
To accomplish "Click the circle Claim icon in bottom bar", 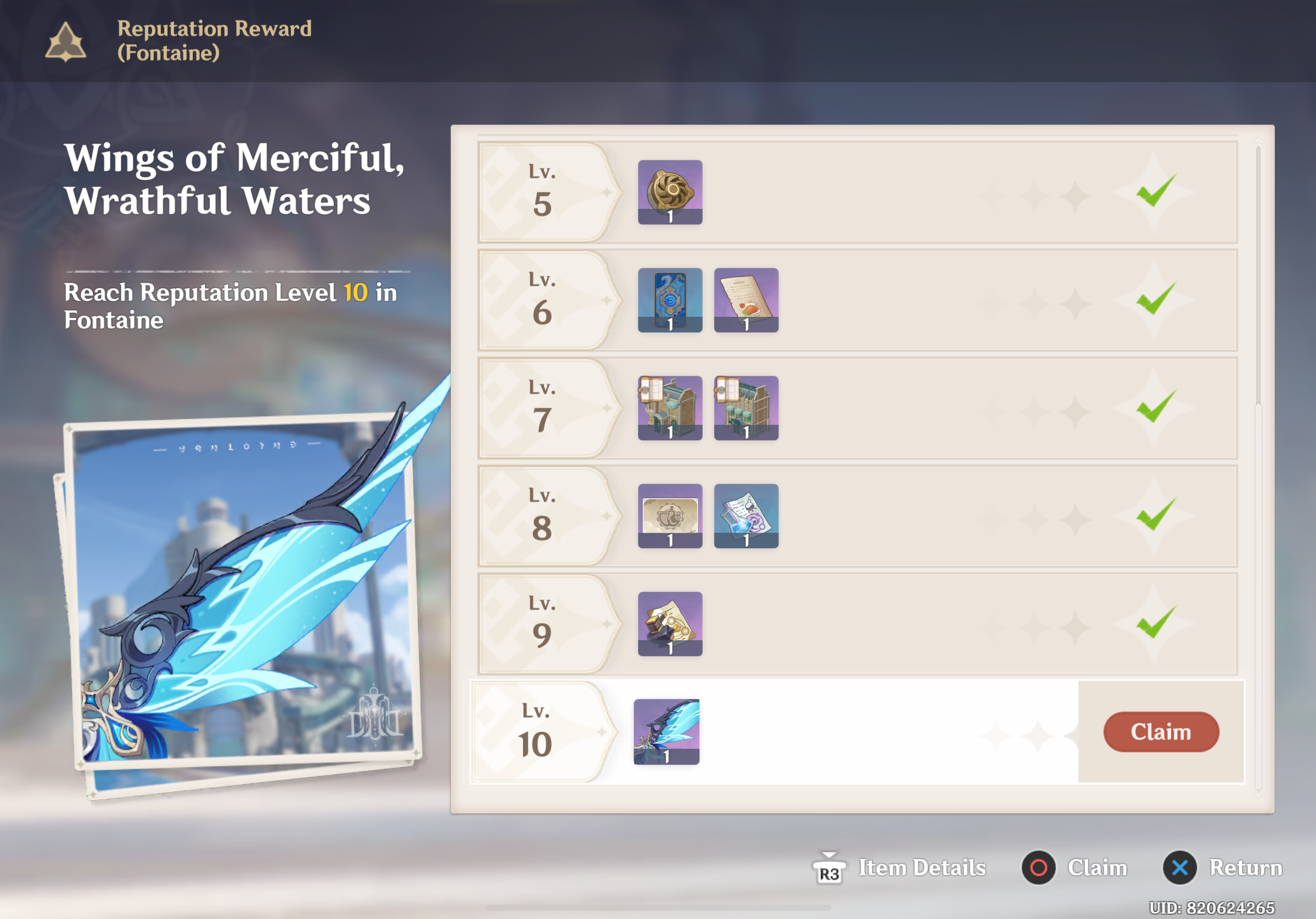I will tap(1038, 867).
